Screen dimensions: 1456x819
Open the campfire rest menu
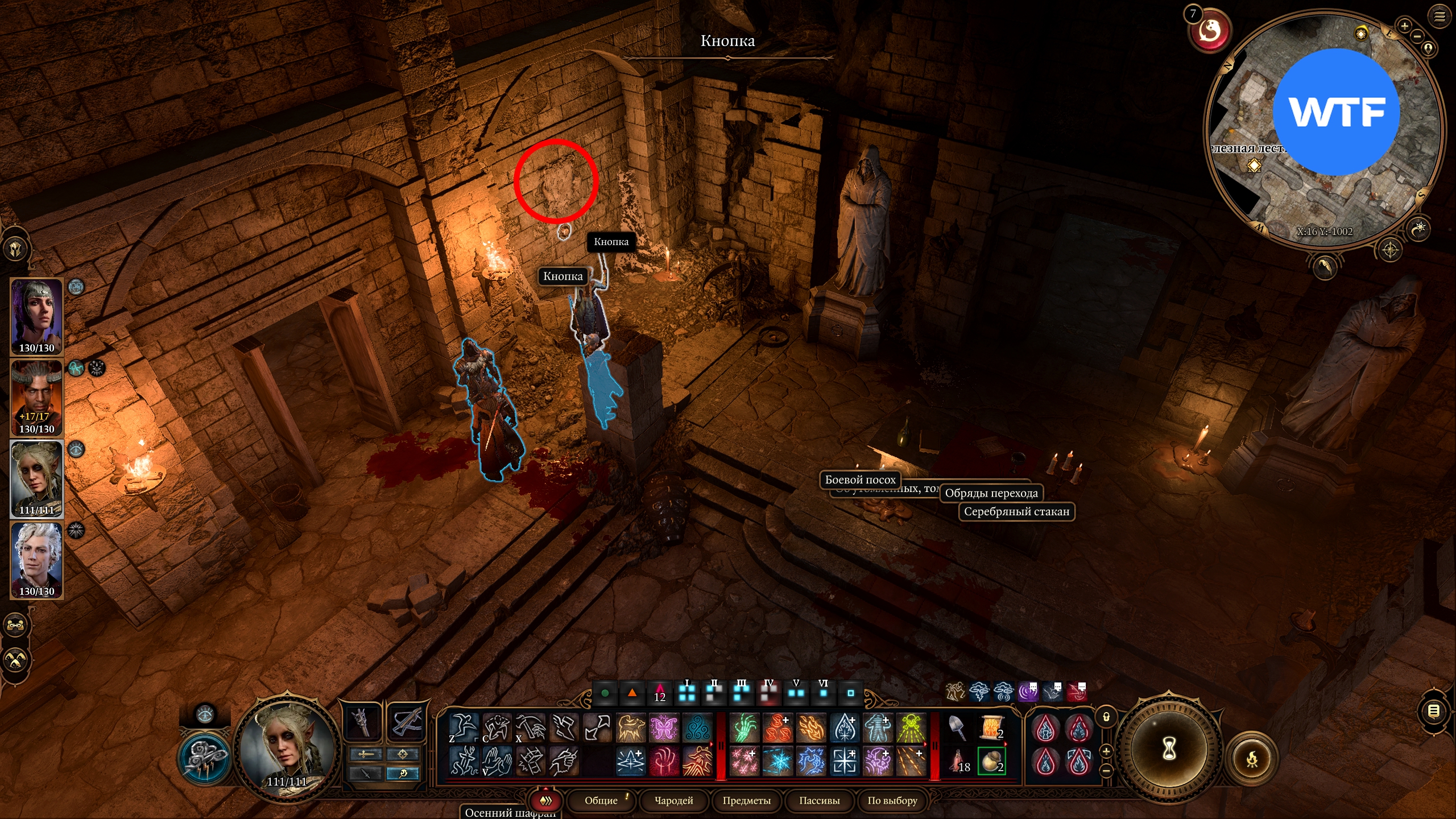click(x=1252, y=759)
